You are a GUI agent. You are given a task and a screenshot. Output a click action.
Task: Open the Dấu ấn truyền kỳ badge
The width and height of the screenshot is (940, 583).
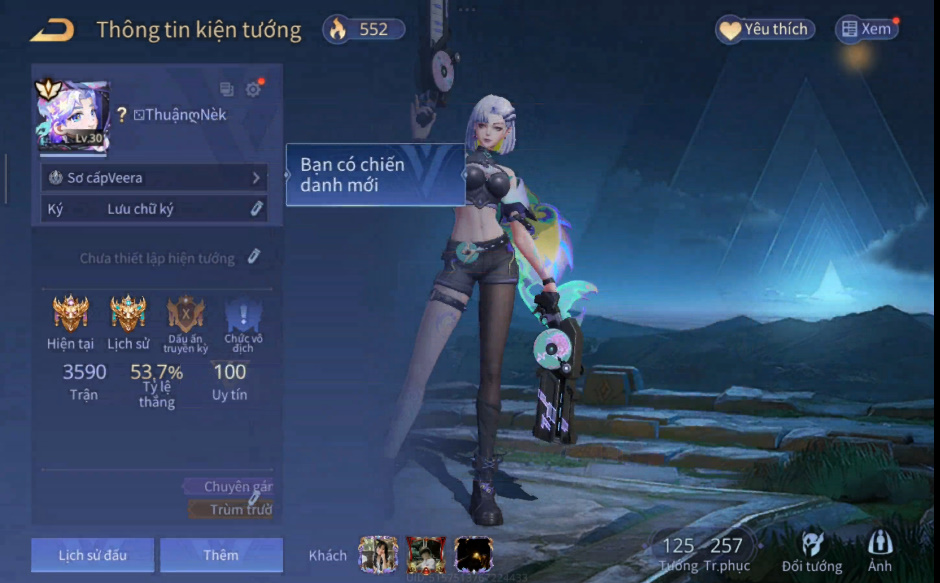coord(186,315)
